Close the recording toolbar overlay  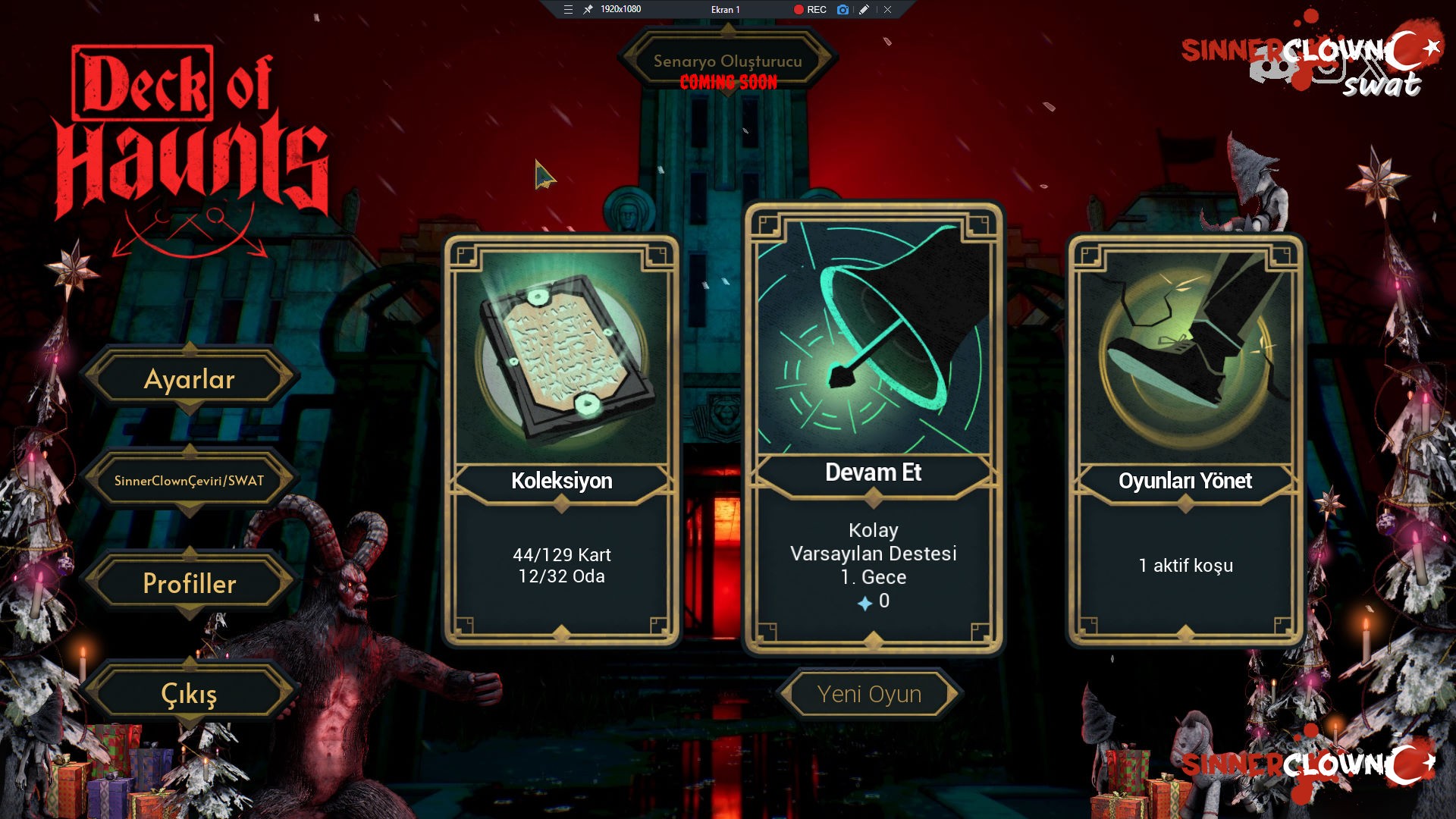(x=887, y=10)
